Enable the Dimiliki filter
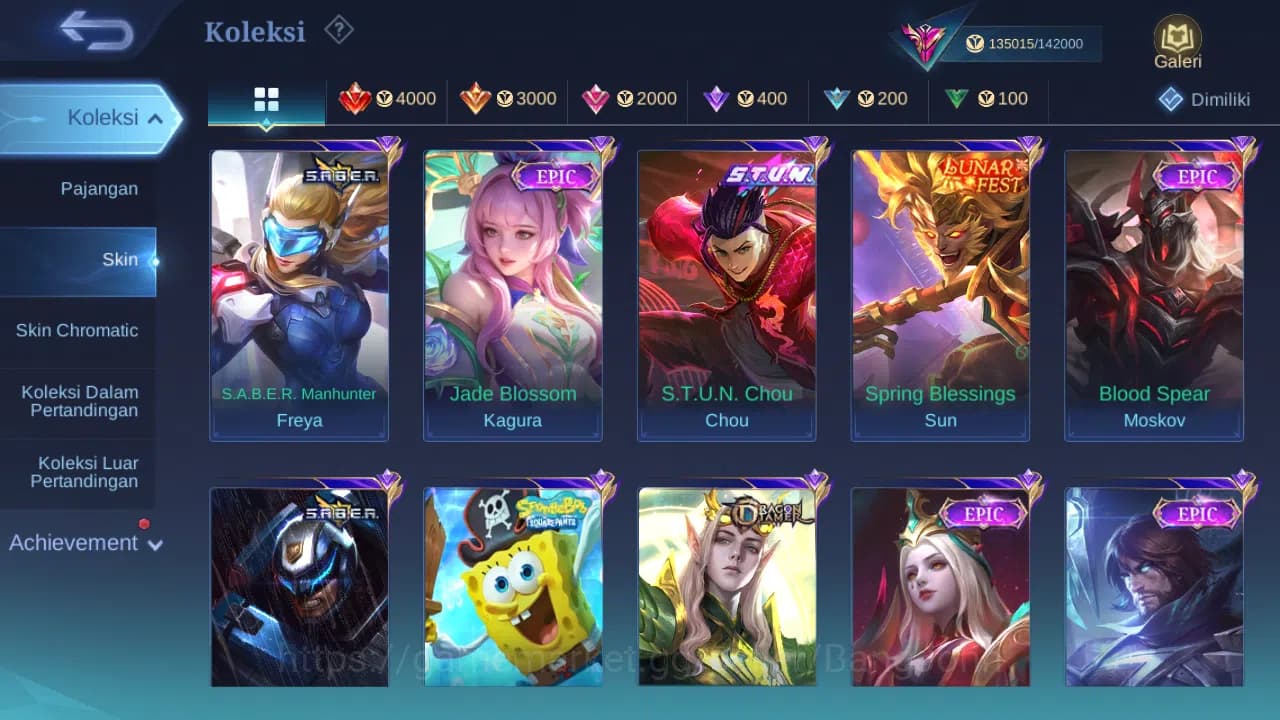The width and height of the screenshot is (1280, 720). tap(1205, 99)
